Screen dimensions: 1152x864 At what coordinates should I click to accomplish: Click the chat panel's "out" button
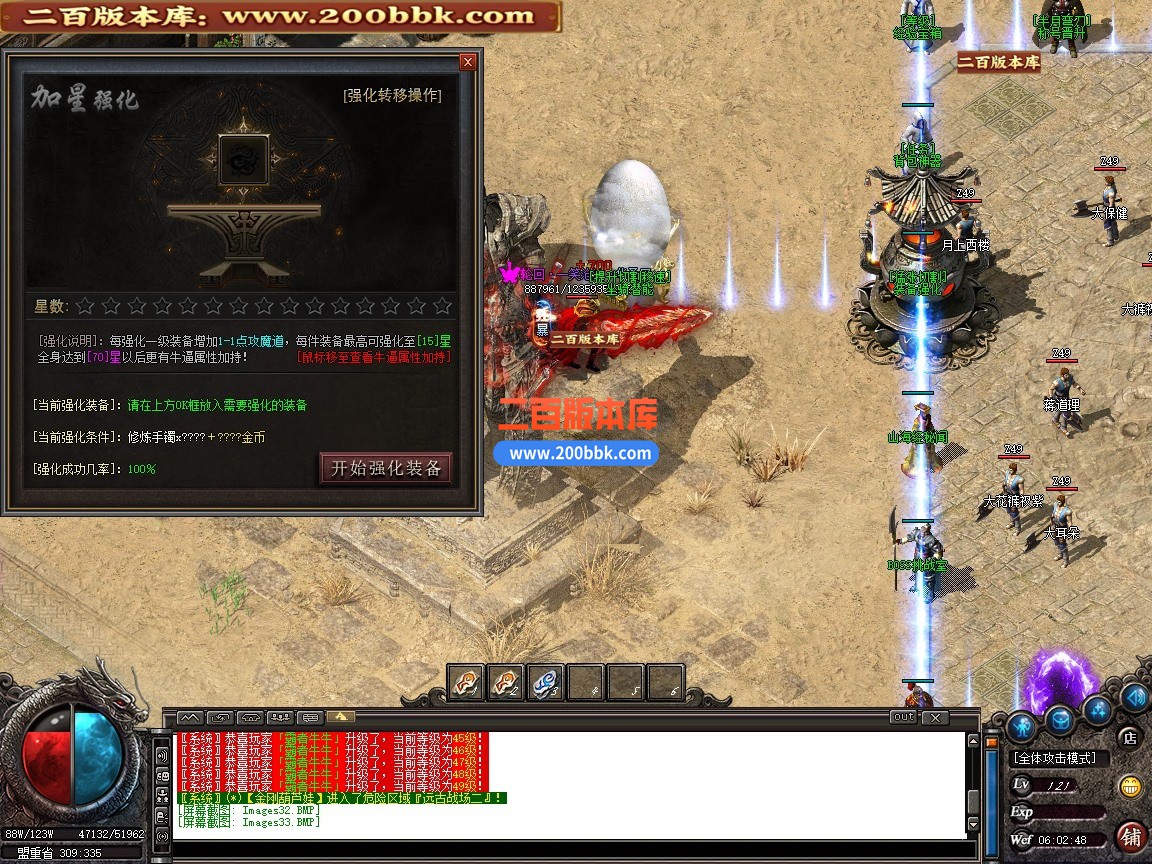pos(903,717)
